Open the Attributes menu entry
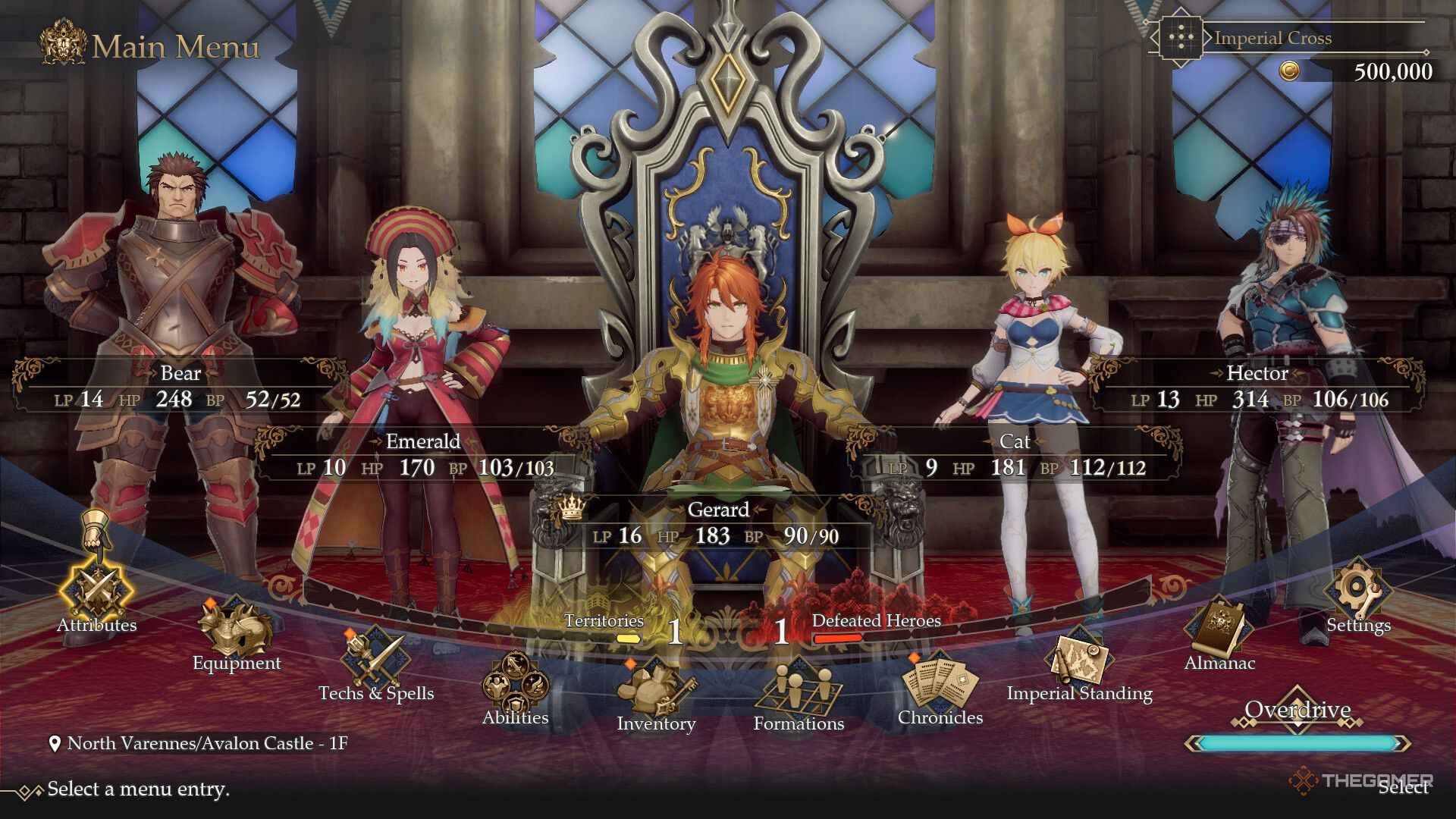The height and width of the screenshot is (819, 1456). (97, 590)
